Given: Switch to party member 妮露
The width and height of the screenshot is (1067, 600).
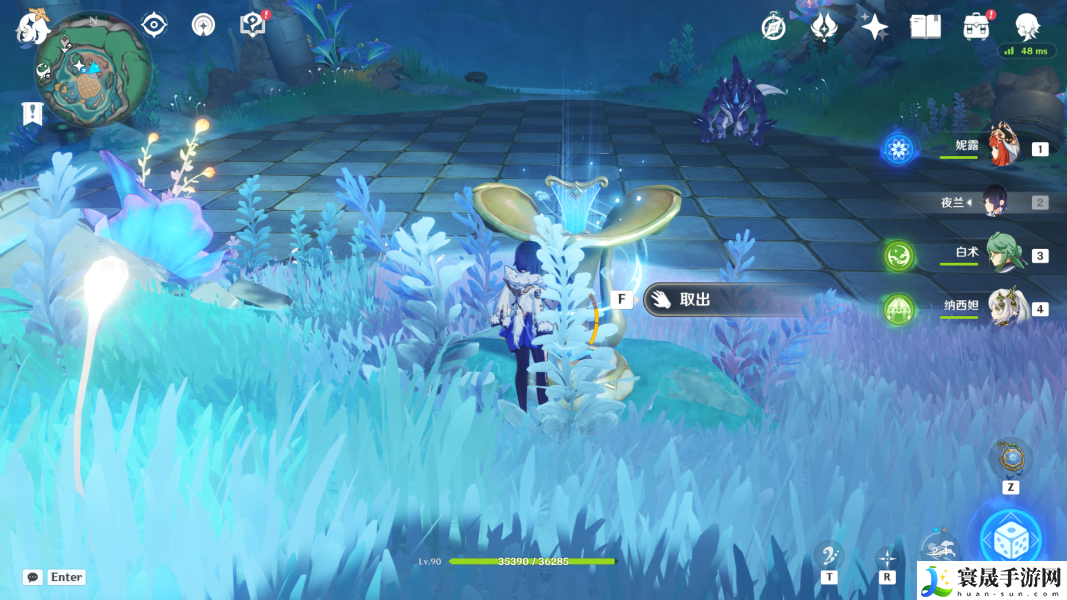Looking at the screenshot, I should pyautogui.click(x=1001, y=148).
